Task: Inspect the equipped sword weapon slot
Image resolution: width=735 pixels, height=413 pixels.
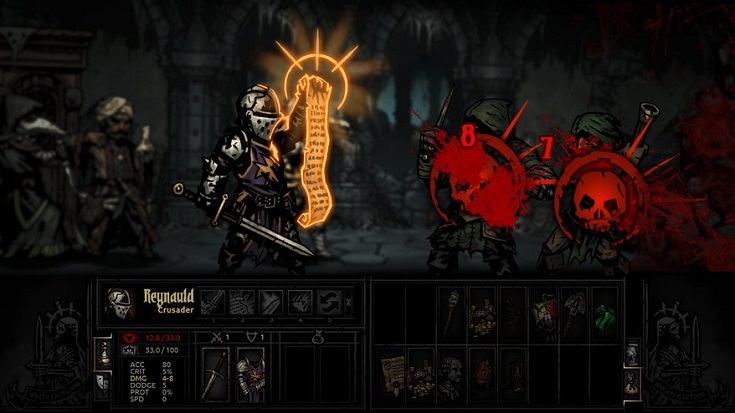Action: [x=216, y=375]
